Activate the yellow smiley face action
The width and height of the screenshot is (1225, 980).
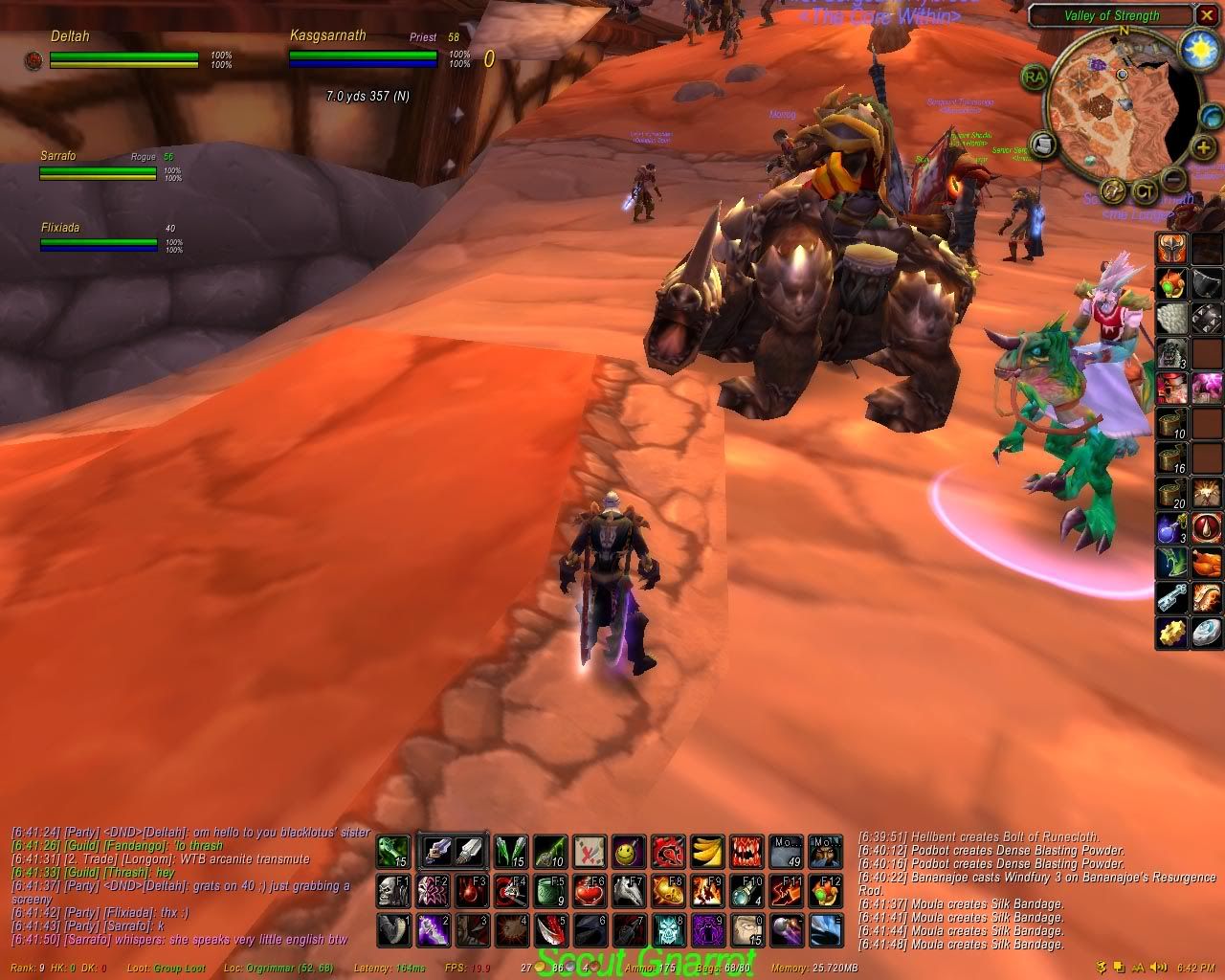(628, 850)
